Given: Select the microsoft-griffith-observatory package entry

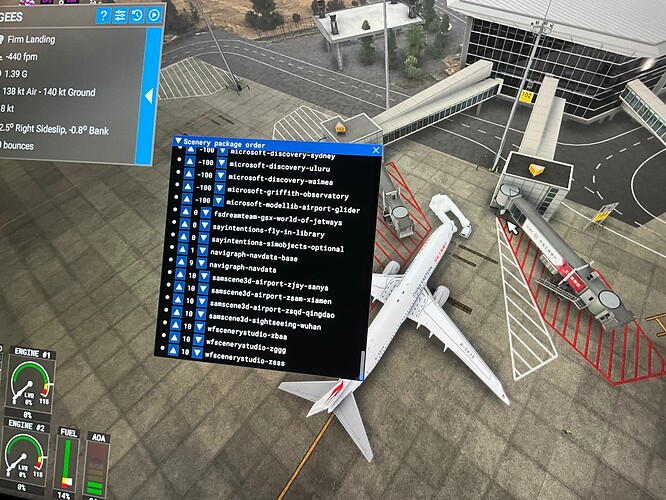Looking at the screenshot, I should coord(288,195).
